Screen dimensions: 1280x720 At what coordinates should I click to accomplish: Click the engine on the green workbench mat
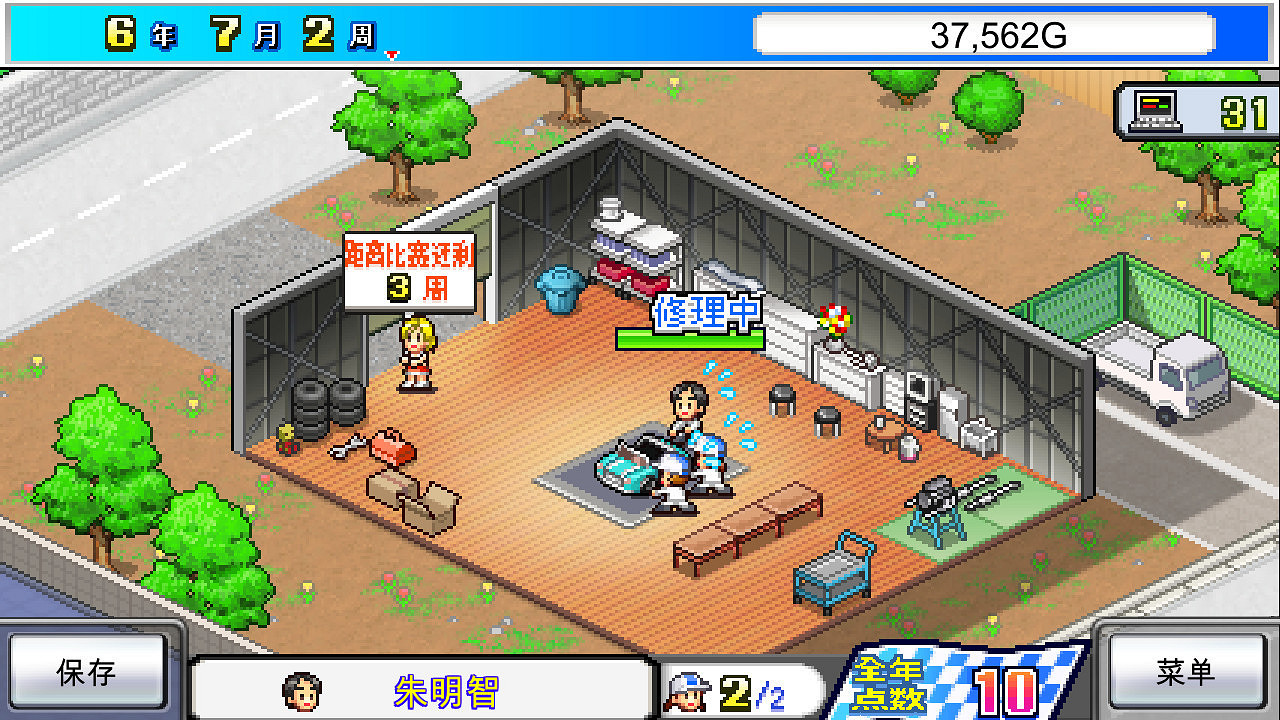pos(935,495)
